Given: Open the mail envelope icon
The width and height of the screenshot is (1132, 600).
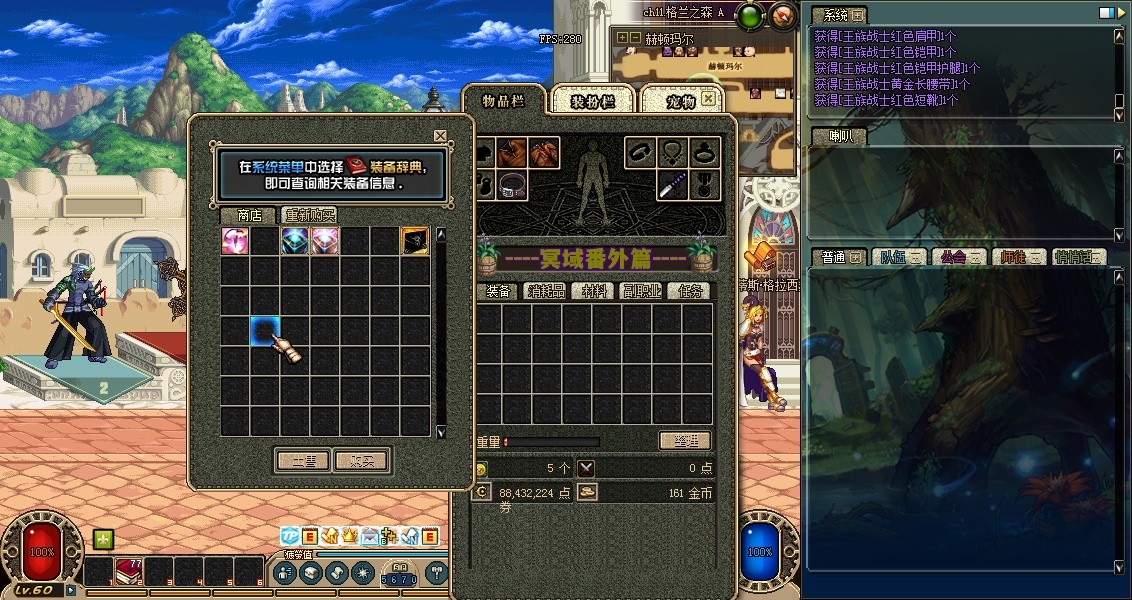Looking at the screenshot, I should (369, 536).
